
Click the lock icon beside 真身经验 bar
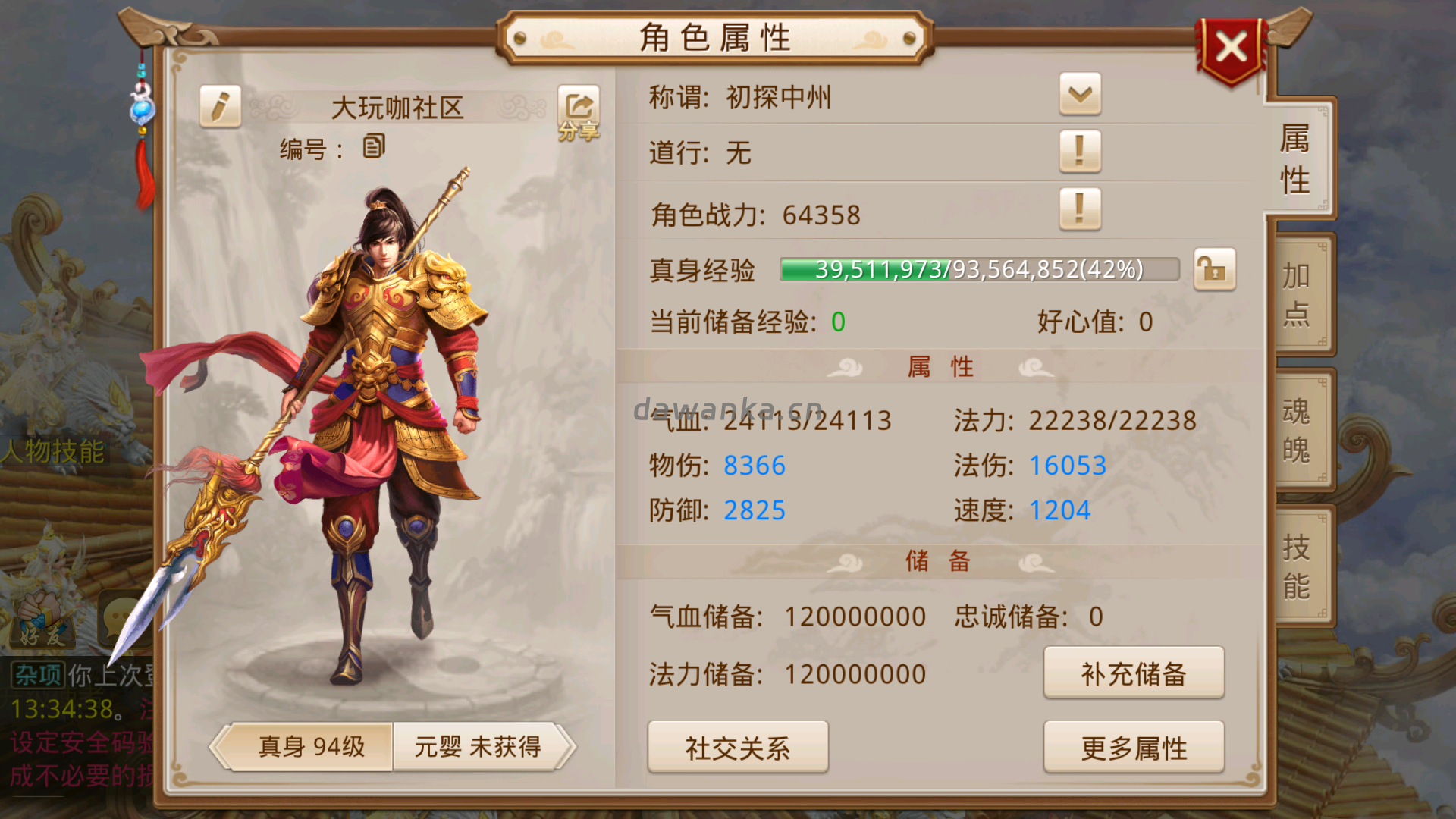tap(1214, 270)
